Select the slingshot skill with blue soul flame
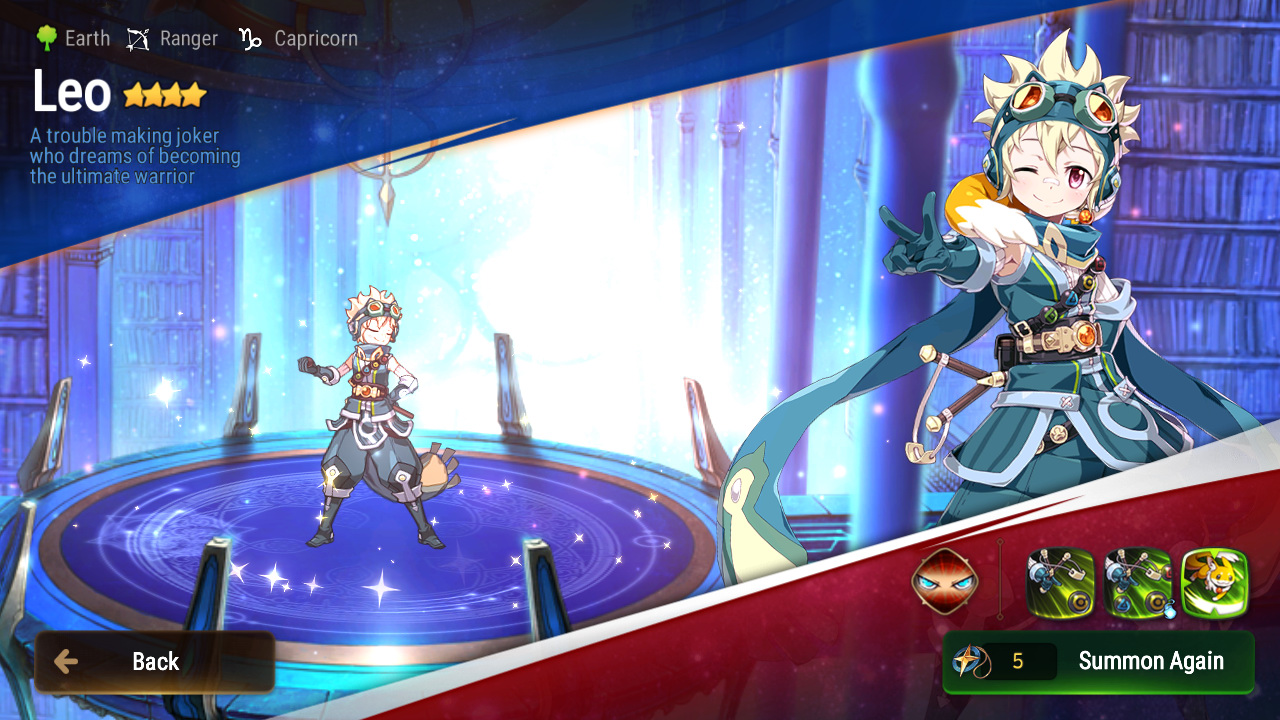The width and height of the screenshot is (1280, 720). (1138, 582)
